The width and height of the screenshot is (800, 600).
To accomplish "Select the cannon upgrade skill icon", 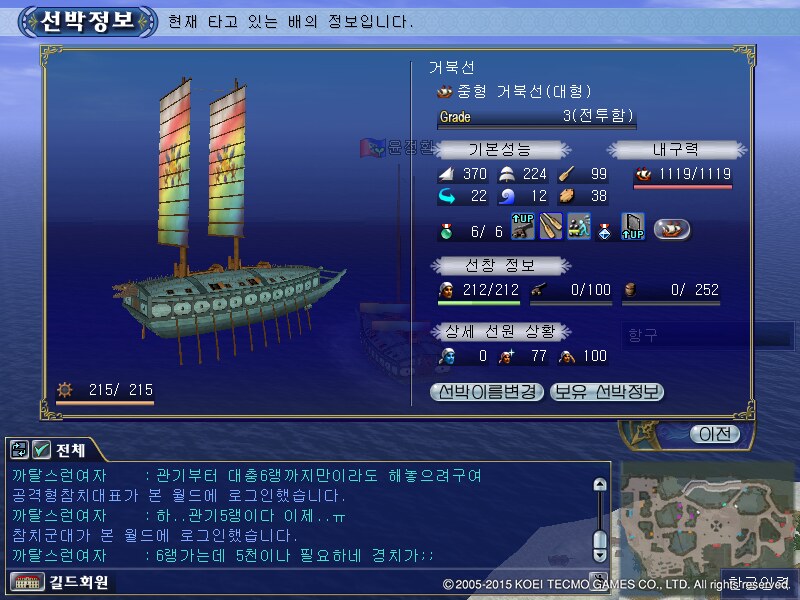I will point(522,228).
